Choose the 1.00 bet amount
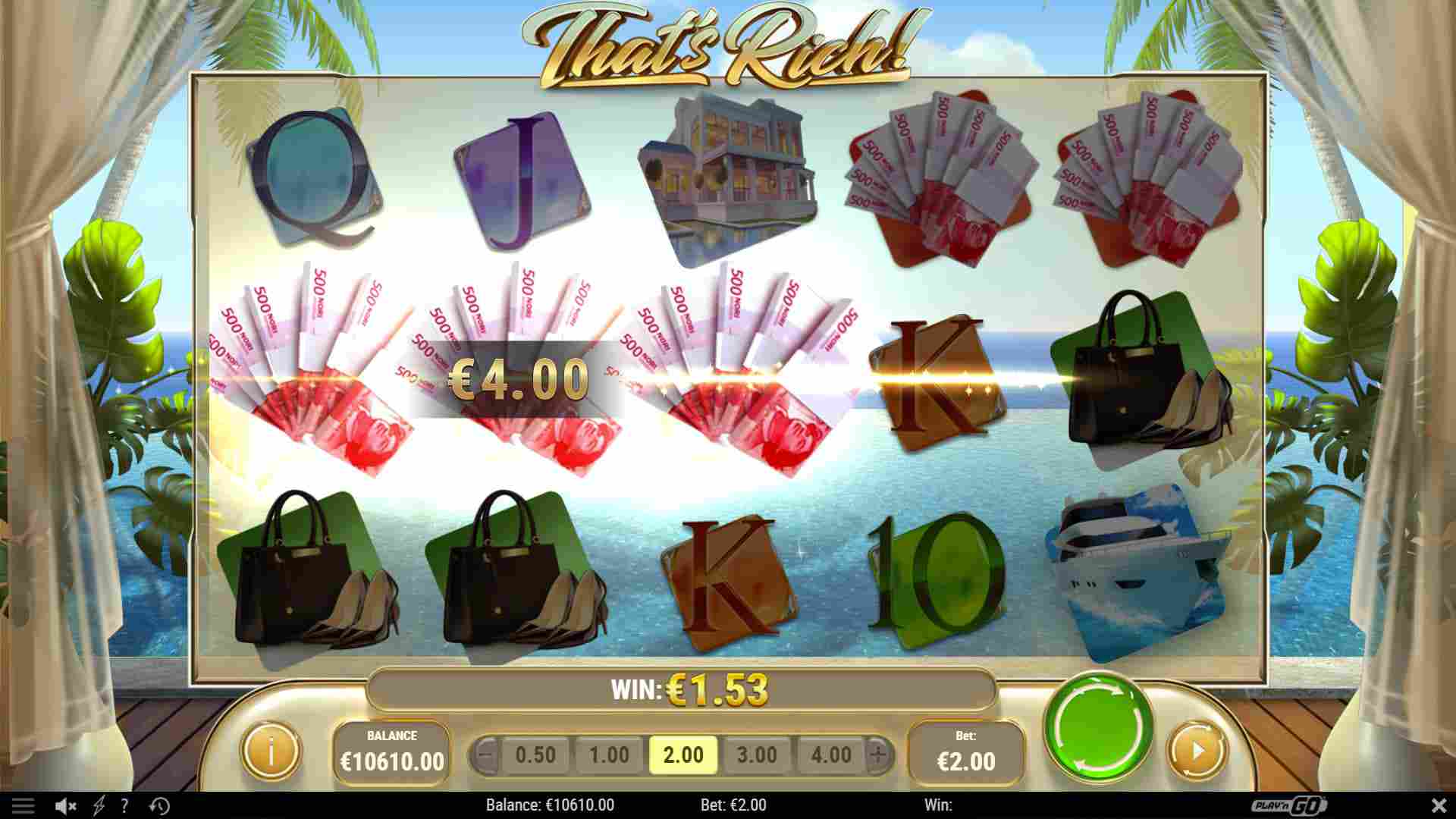This screenshot has width=1456, height=819. 609,755
